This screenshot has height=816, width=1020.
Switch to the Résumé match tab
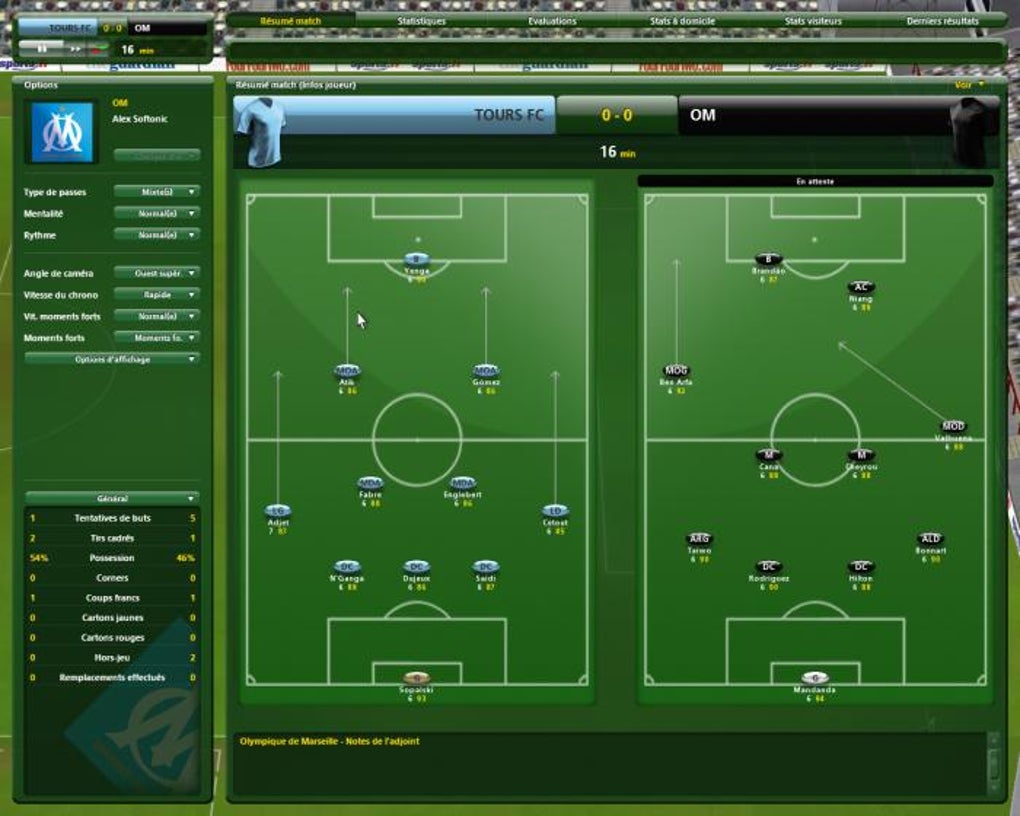pos(290,21)
